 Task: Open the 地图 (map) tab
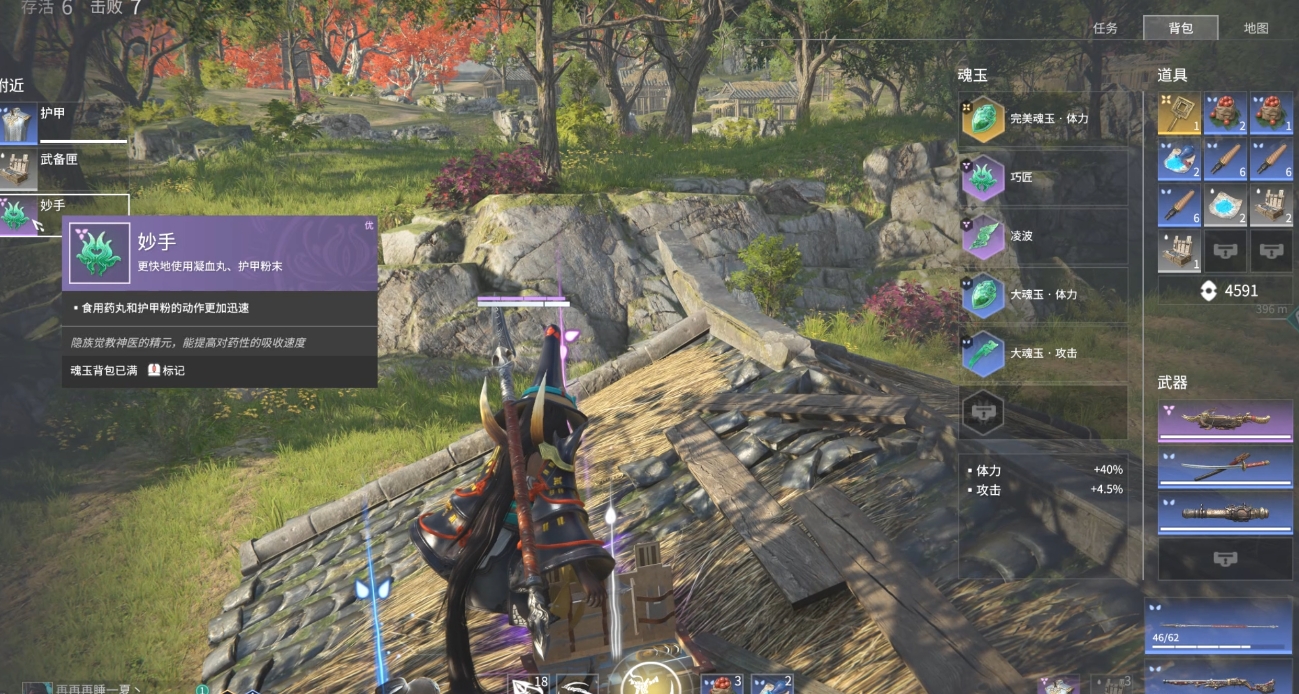coord(1256,29)
